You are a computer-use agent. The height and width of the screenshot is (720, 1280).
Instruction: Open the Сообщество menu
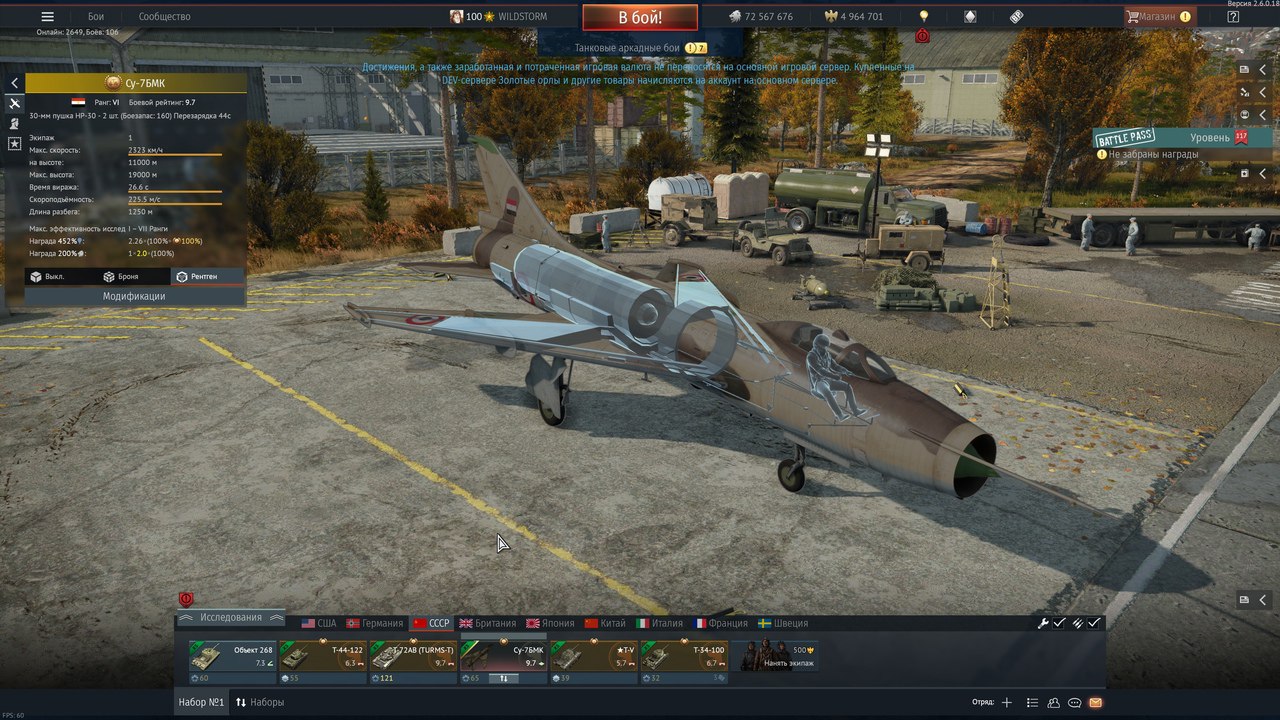pyautogui.click(x=164, y=17)
